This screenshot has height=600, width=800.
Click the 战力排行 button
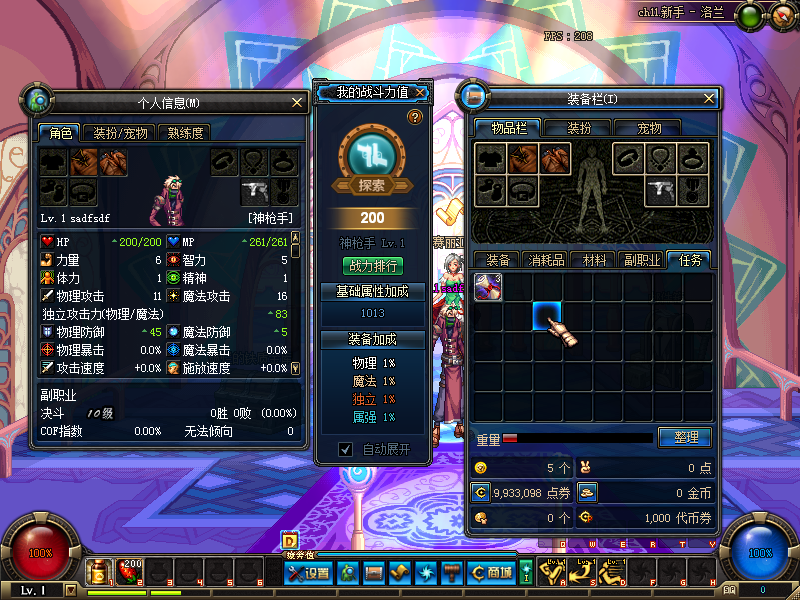(372, 266)
